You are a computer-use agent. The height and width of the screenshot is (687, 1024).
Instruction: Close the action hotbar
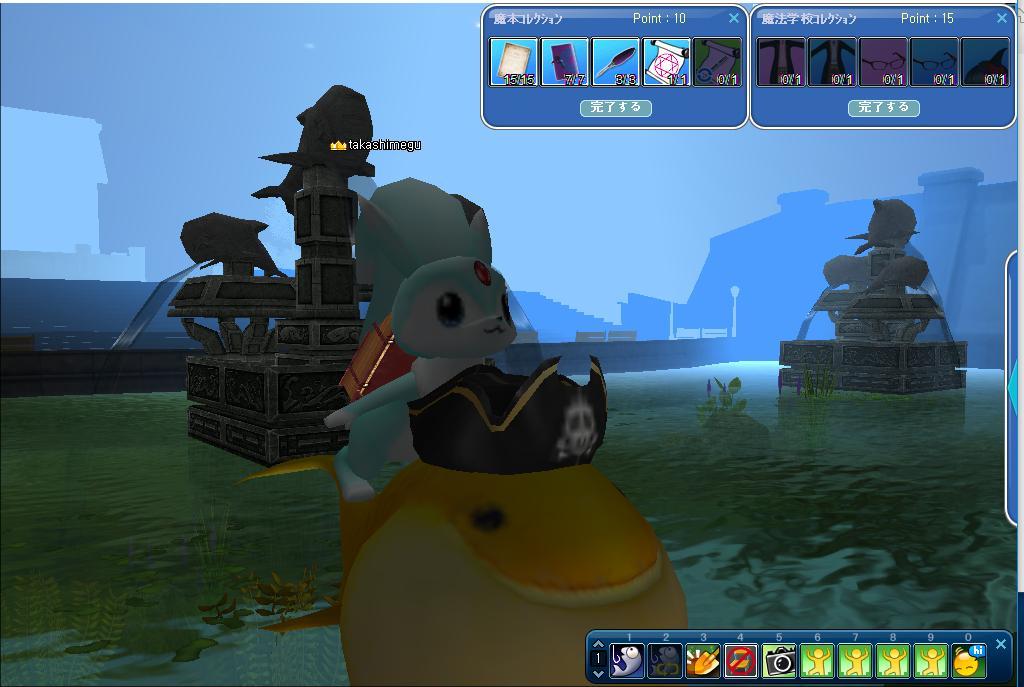click(1001, 645)
